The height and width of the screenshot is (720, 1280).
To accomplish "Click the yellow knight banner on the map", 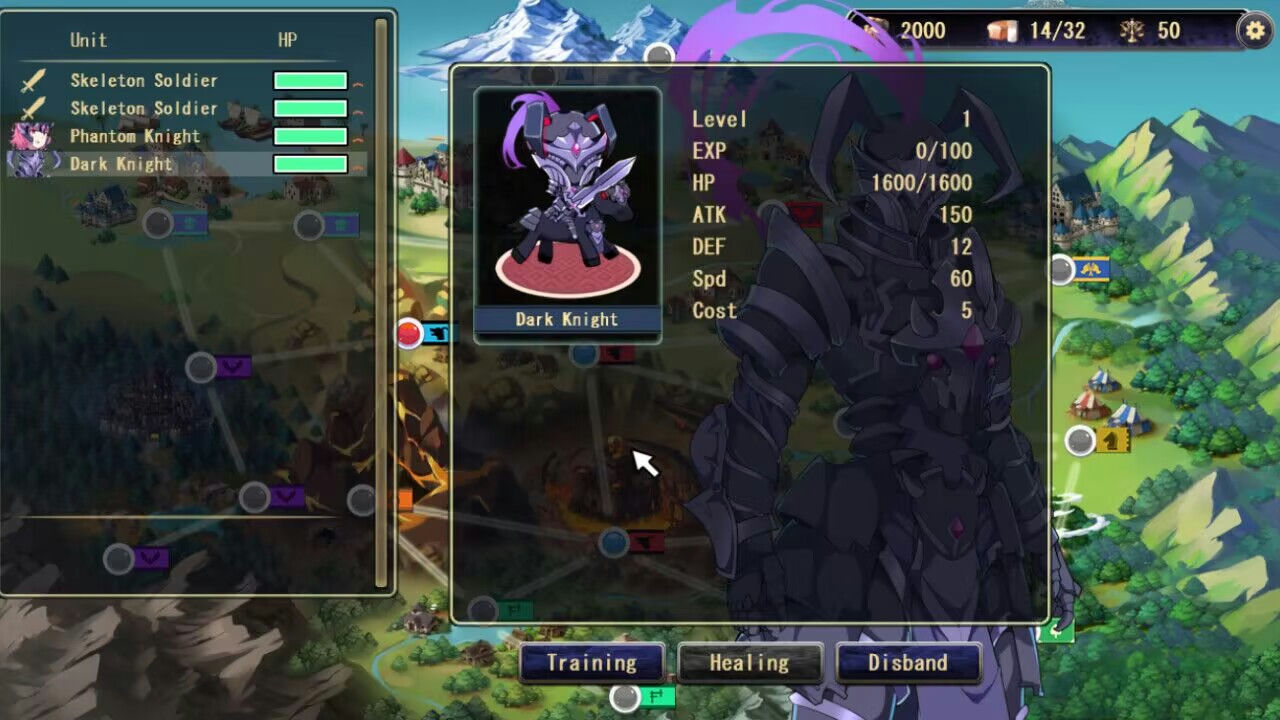I will tap(1112, 442).
